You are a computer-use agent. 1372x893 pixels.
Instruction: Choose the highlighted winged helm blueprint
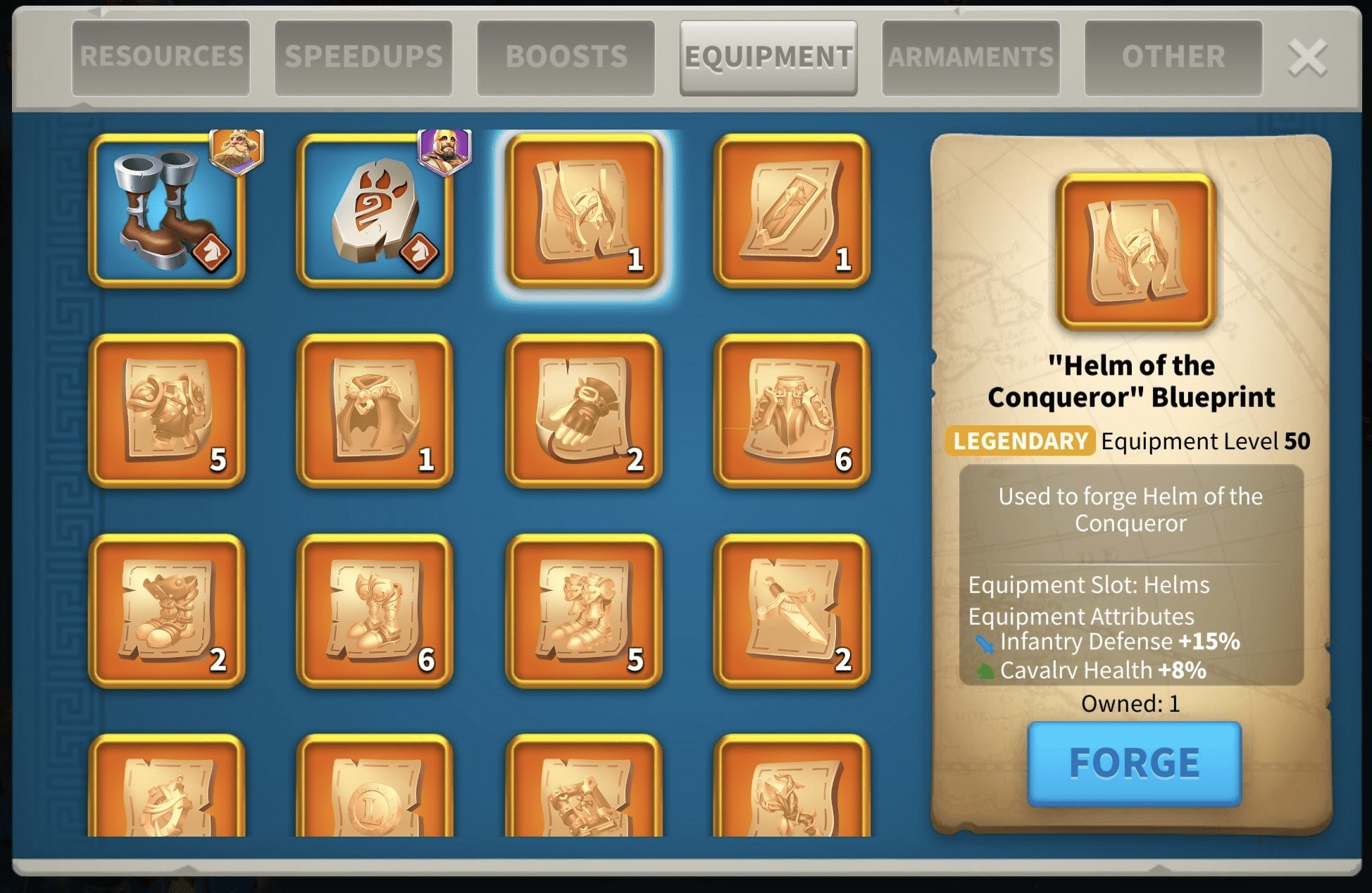(x=583, y=210)
